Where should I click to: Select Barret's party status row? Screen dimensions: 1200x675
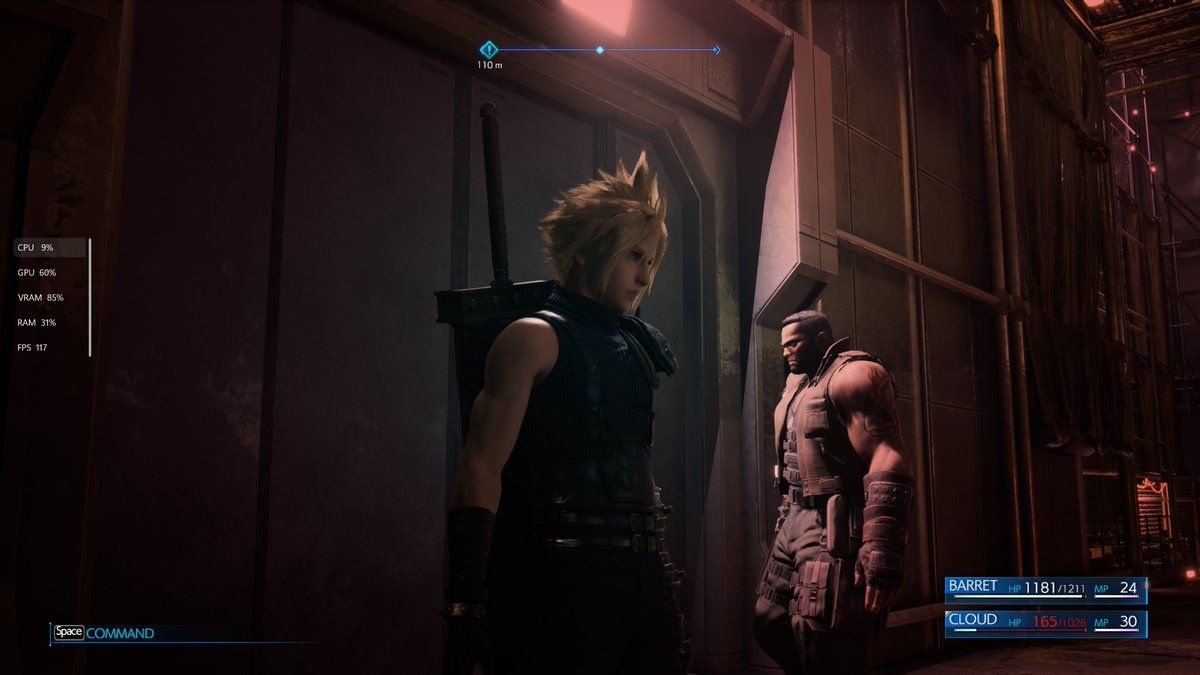pos(1045,589)
